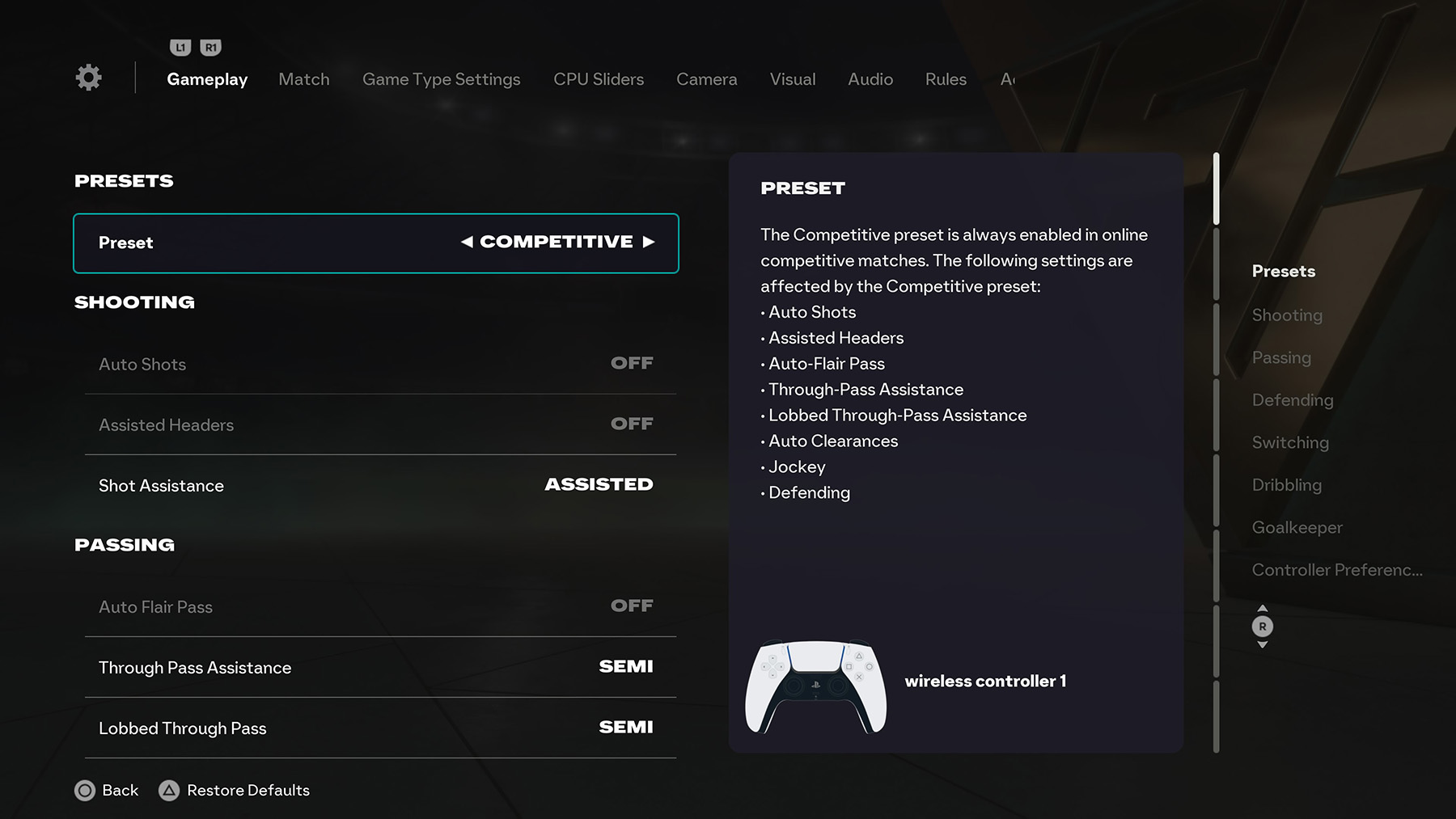Click the Triangle Restore Defaults icon
Image resolution: width=1456 pixels, height=819 pixels.
(169, 790)
